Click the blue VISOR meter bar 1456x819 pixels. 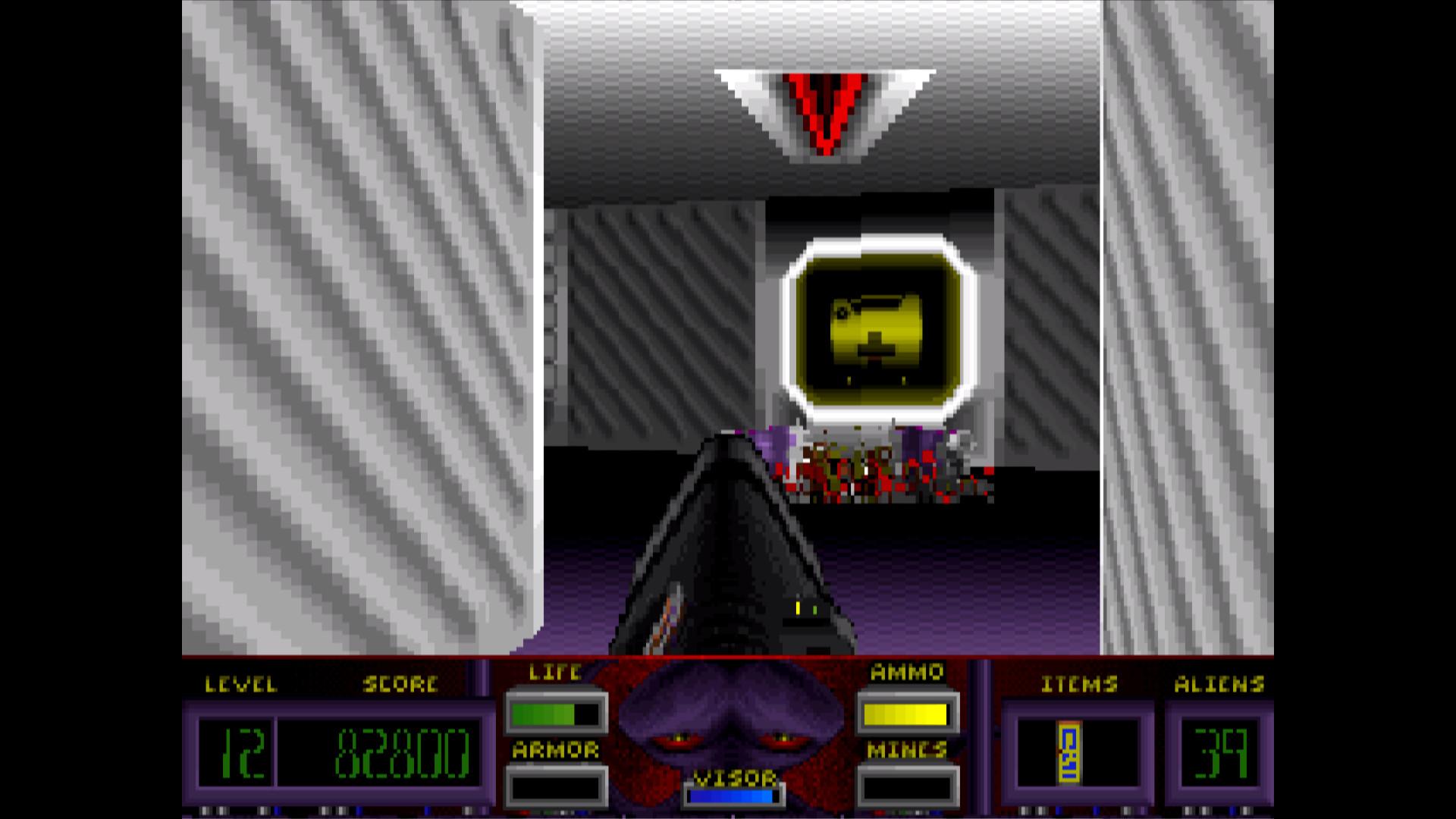730,794
